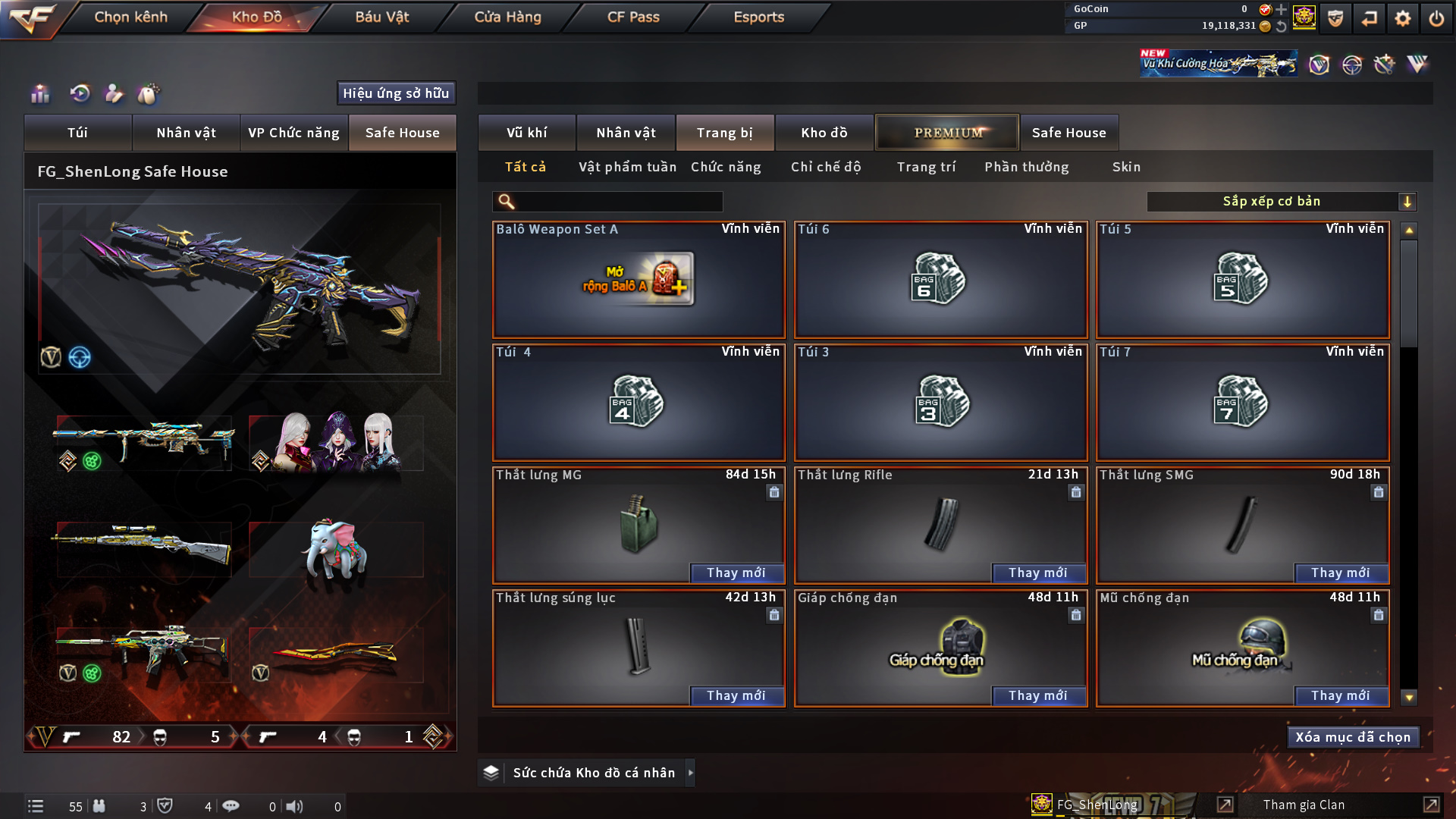Filter by Vật phẩm tuần

[627, 167]
